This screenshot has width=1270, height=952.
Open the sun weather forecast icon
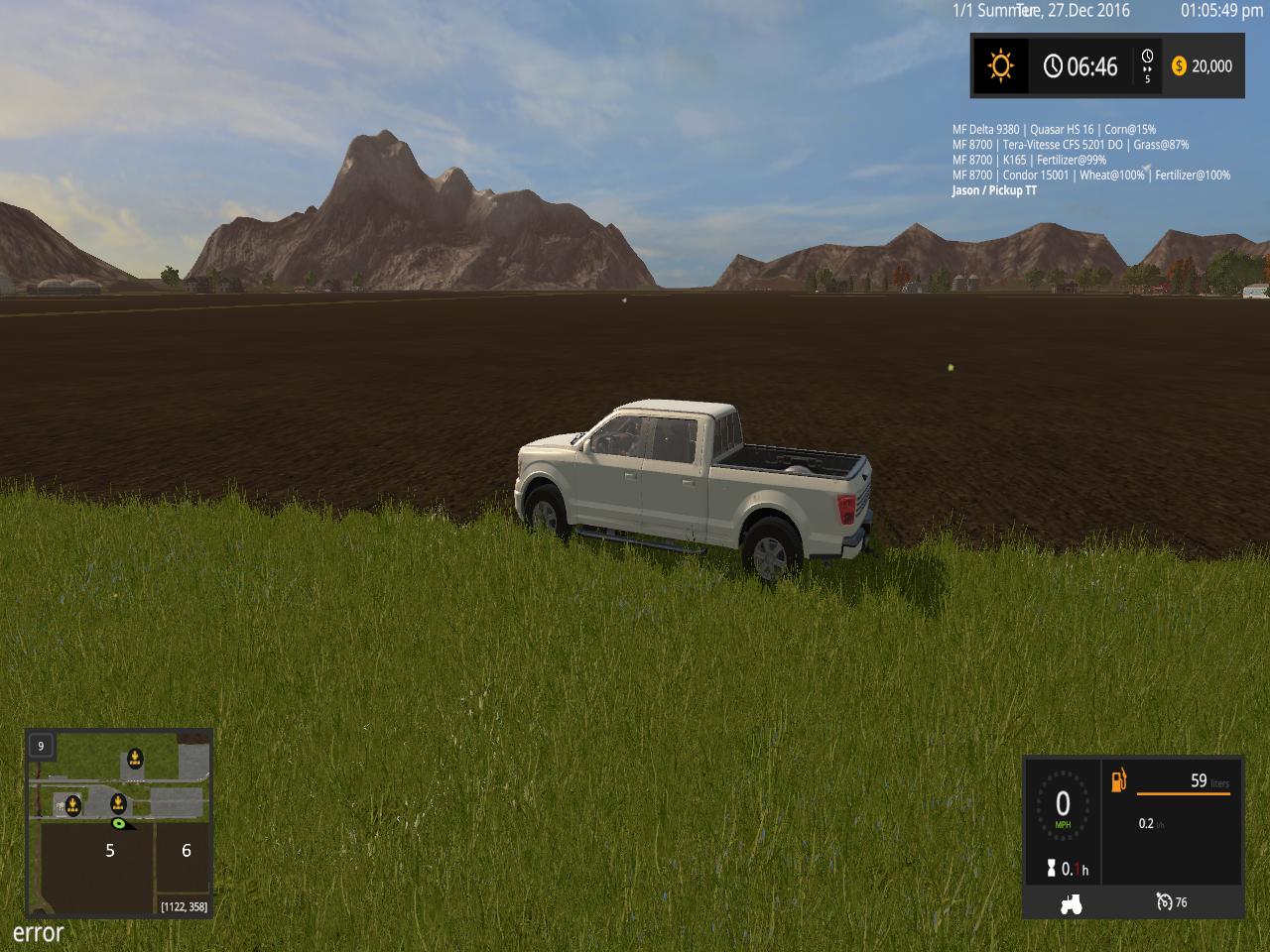point(1000,66)
